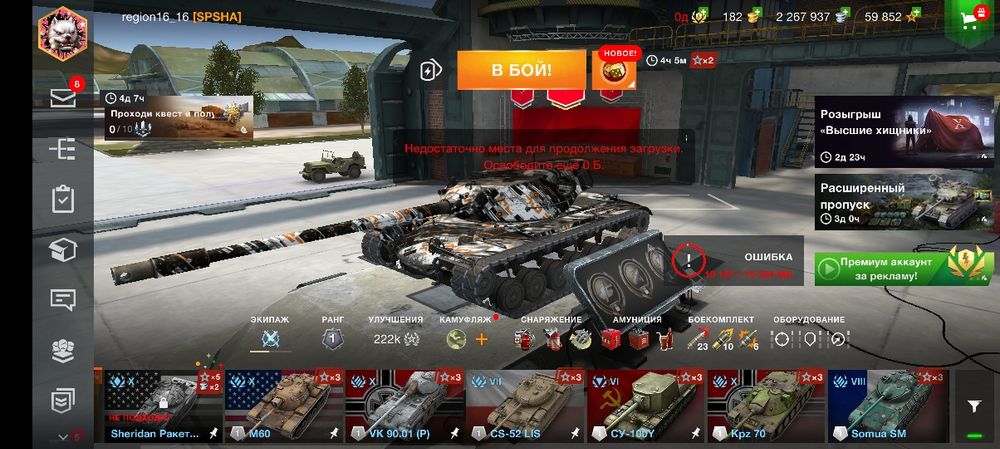Open the missions clipboard icon
This screenshot has width=1000, height=449.
click(63, 199)
